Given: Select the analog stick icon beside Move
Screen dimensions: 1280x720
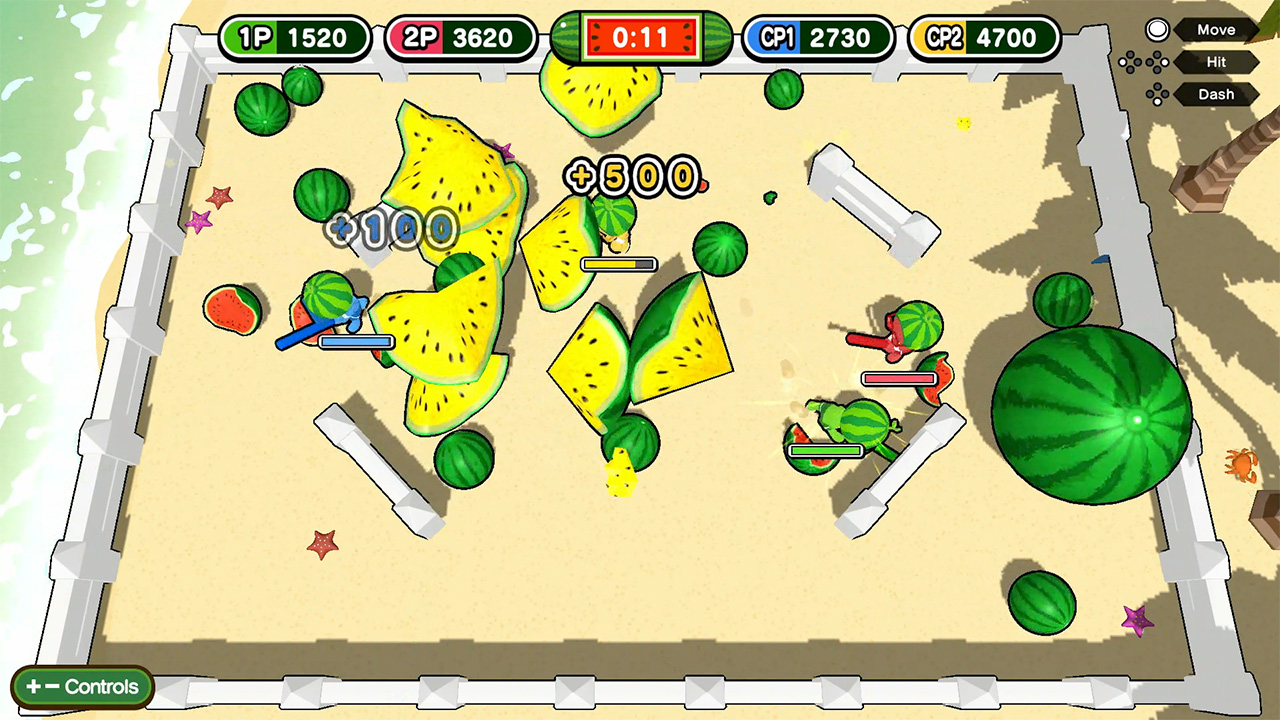Looking at the screenshot, I should [1157, 29].
